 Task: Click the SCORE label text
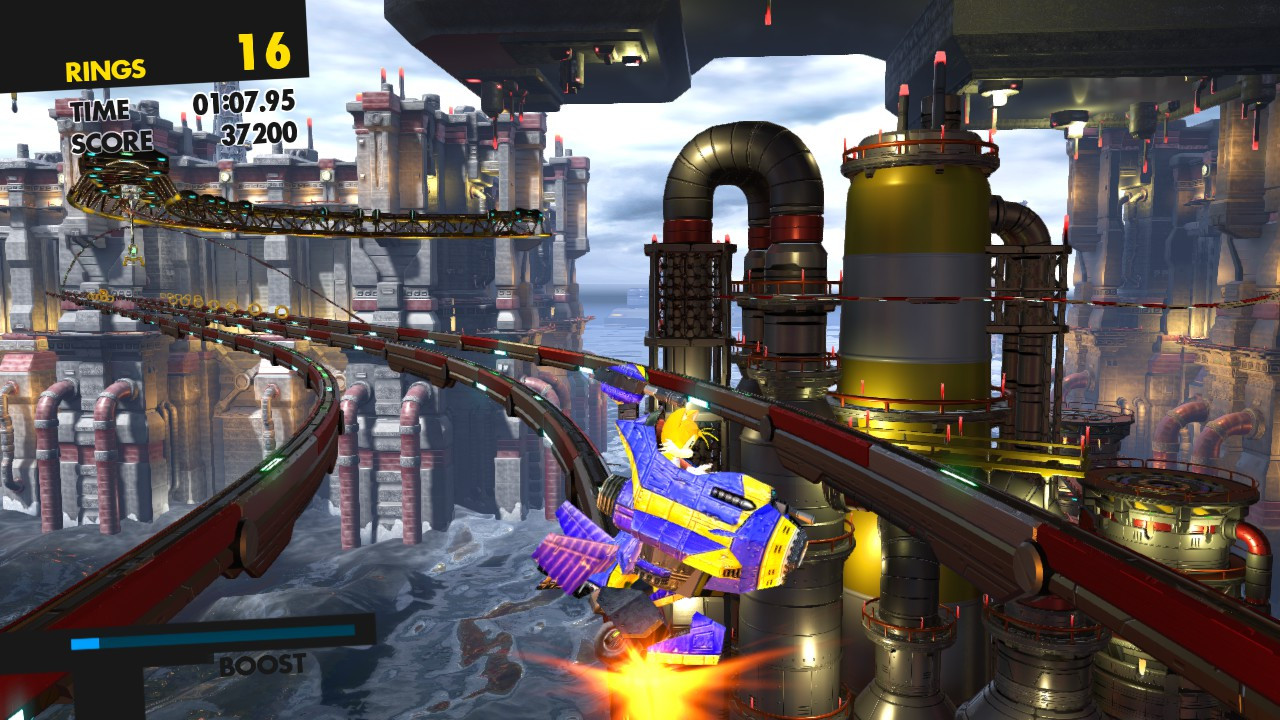[x=111, y=138]
